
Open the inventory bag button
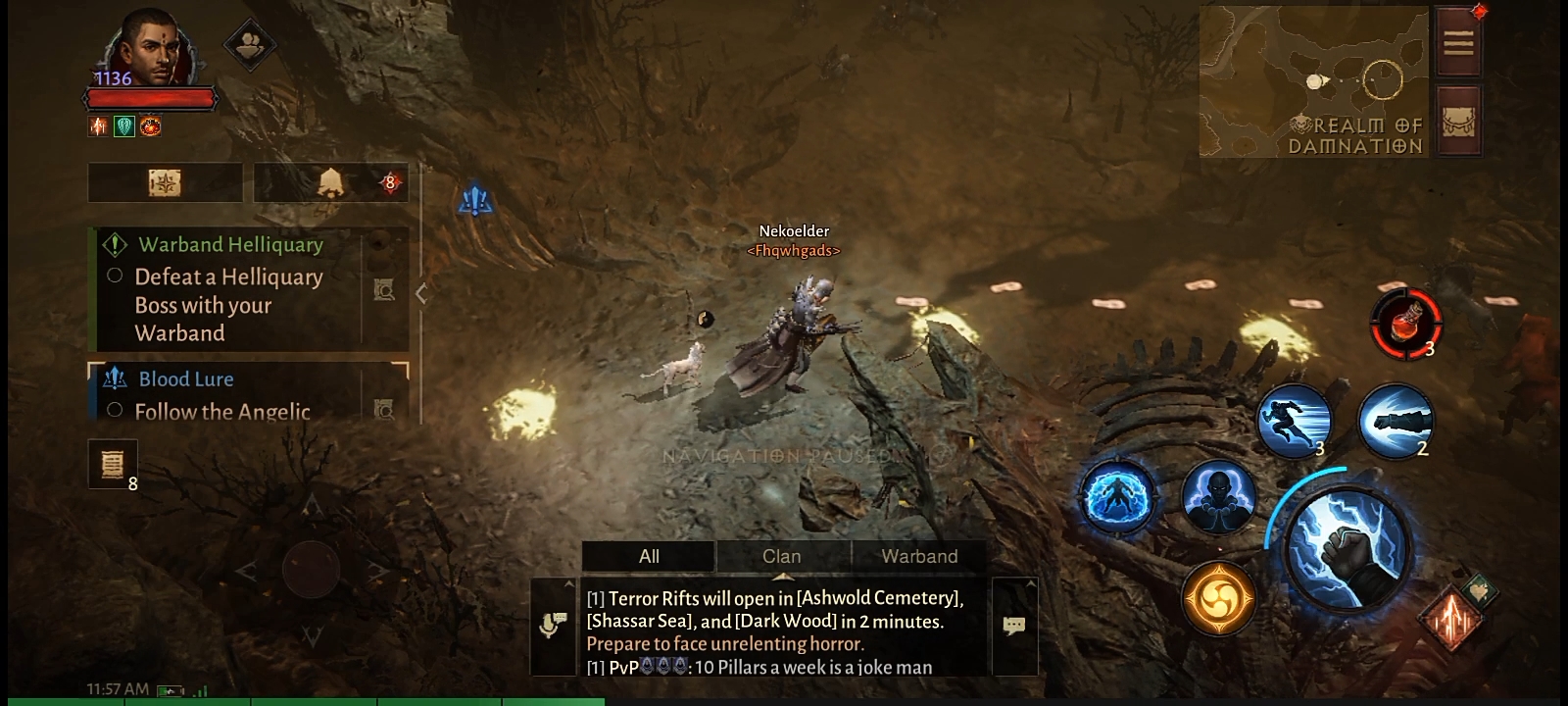click(1458, 121)
